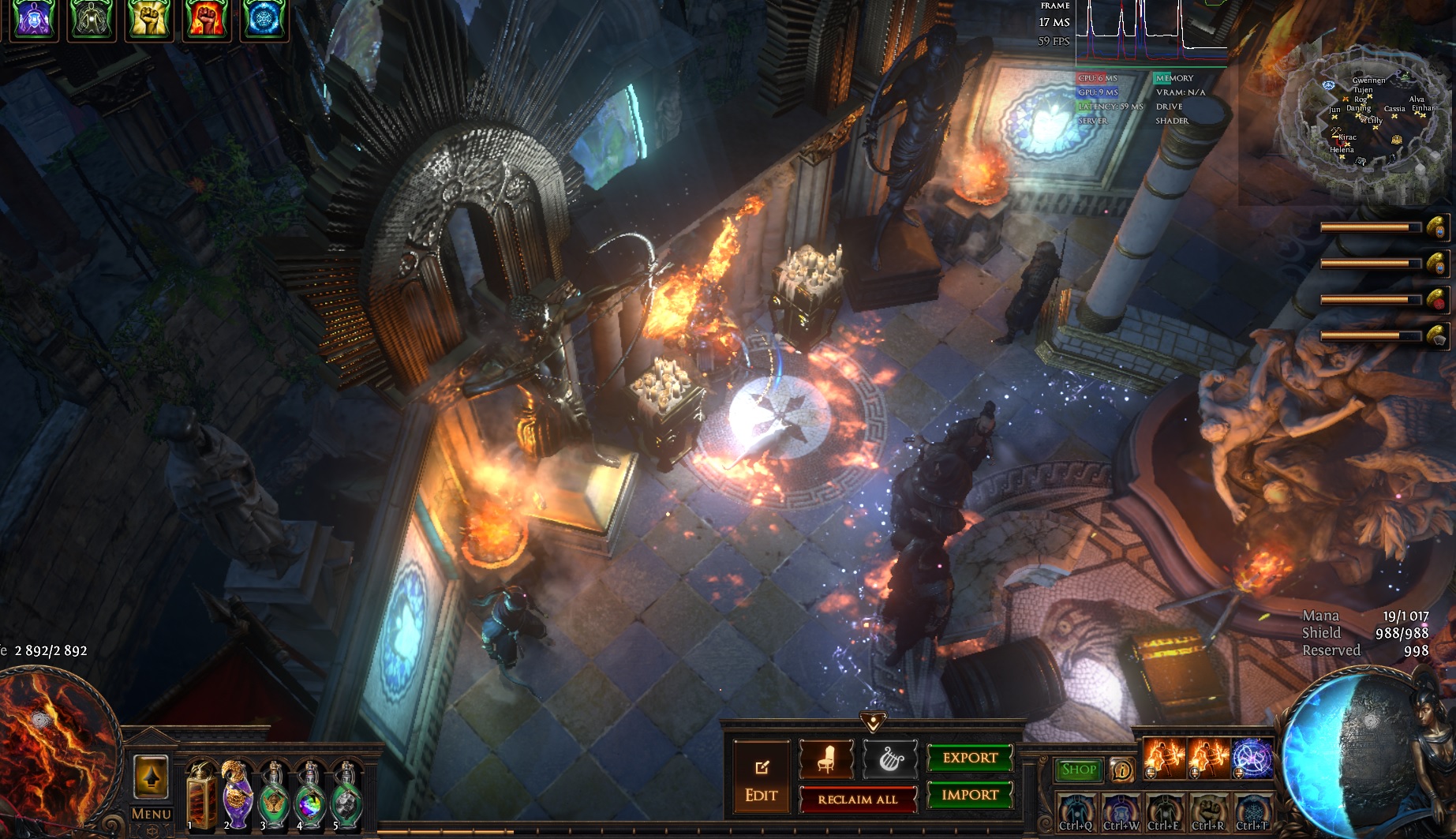Screen dimensions: 1456x839
Task: Click Reclaim All decorations
Action: (858, 799)
